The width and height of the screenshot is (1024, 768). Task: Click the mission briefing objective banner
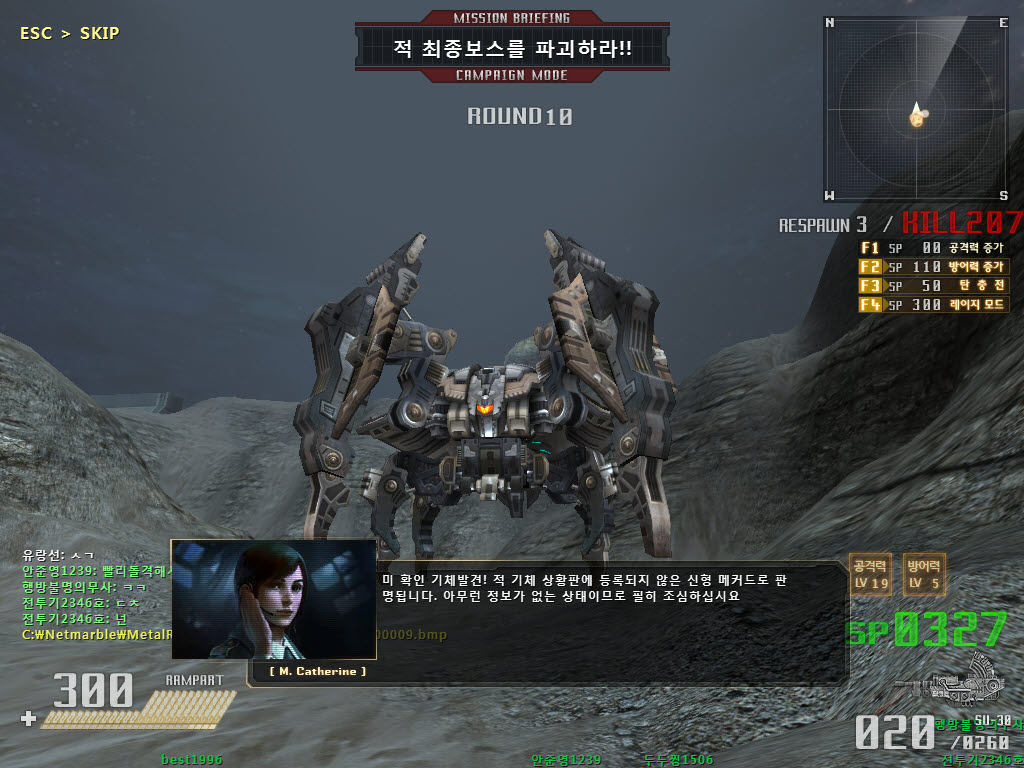[x=511, y=48]
